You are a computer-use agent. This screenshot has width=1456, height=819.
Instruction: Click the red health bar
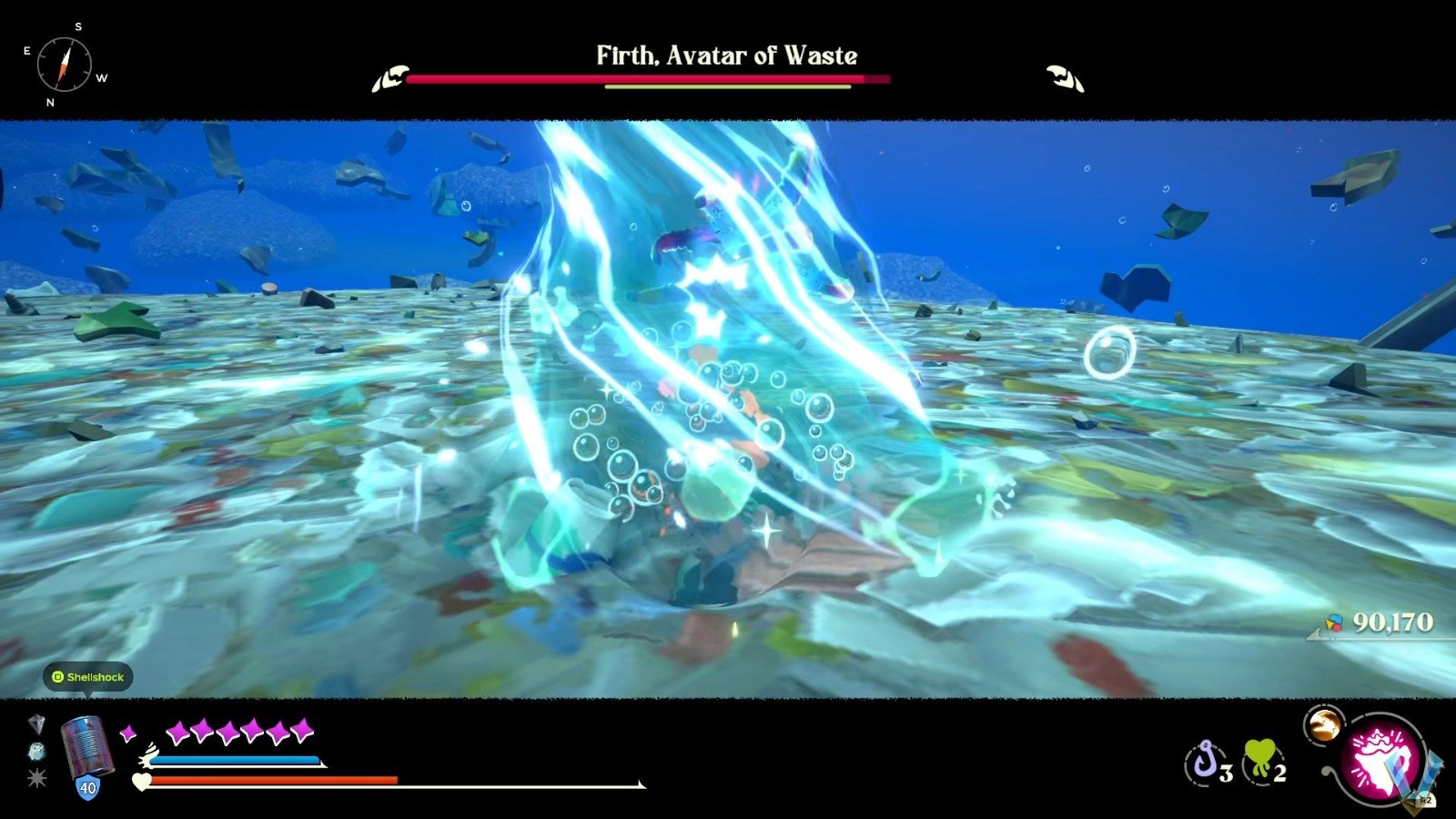[273, 781]
